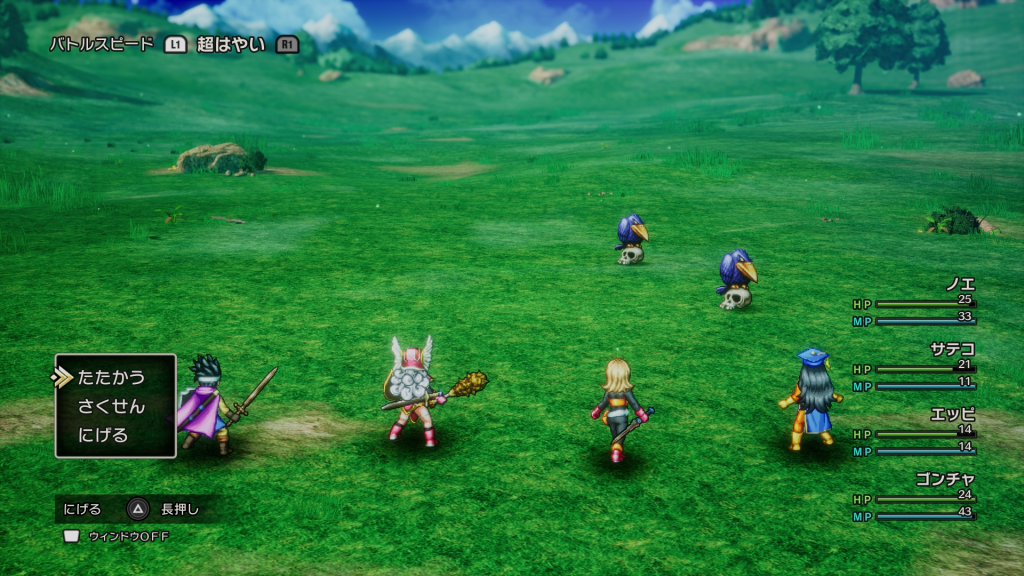Screen dimensions: 1024x576
Task: Select party member ノエ in the status list
Action: [x=959, y=284]
